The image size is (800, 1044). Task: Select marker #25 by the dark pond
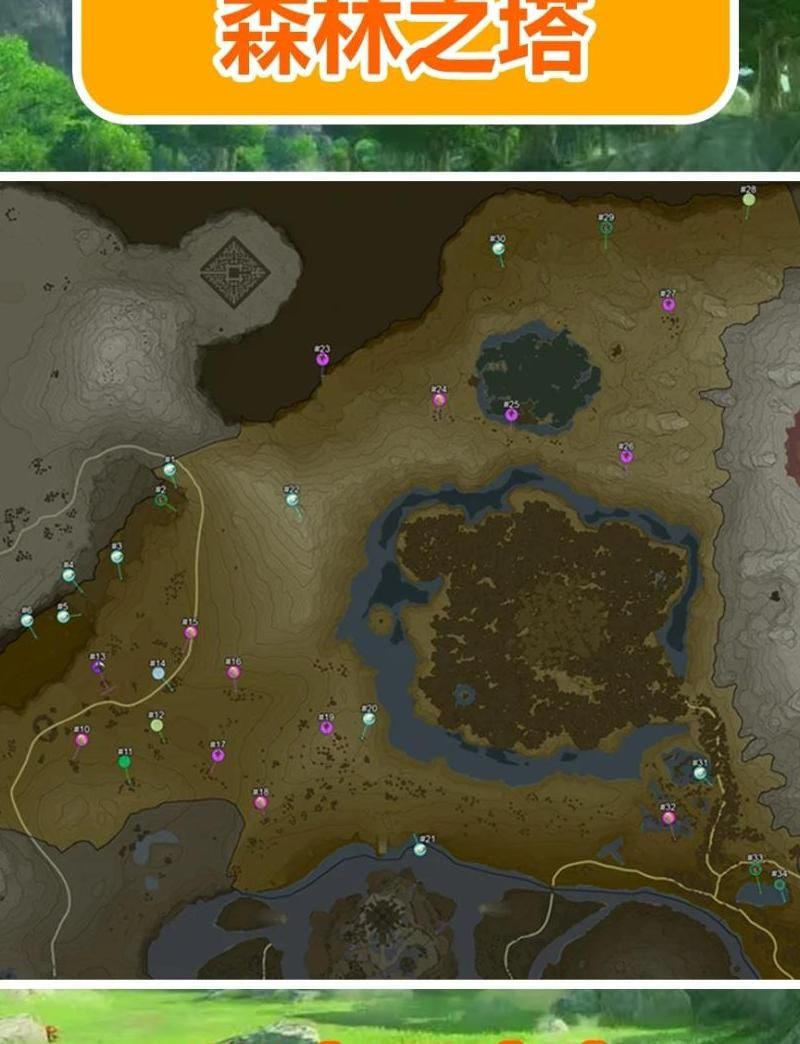click(x=511, y=413)
